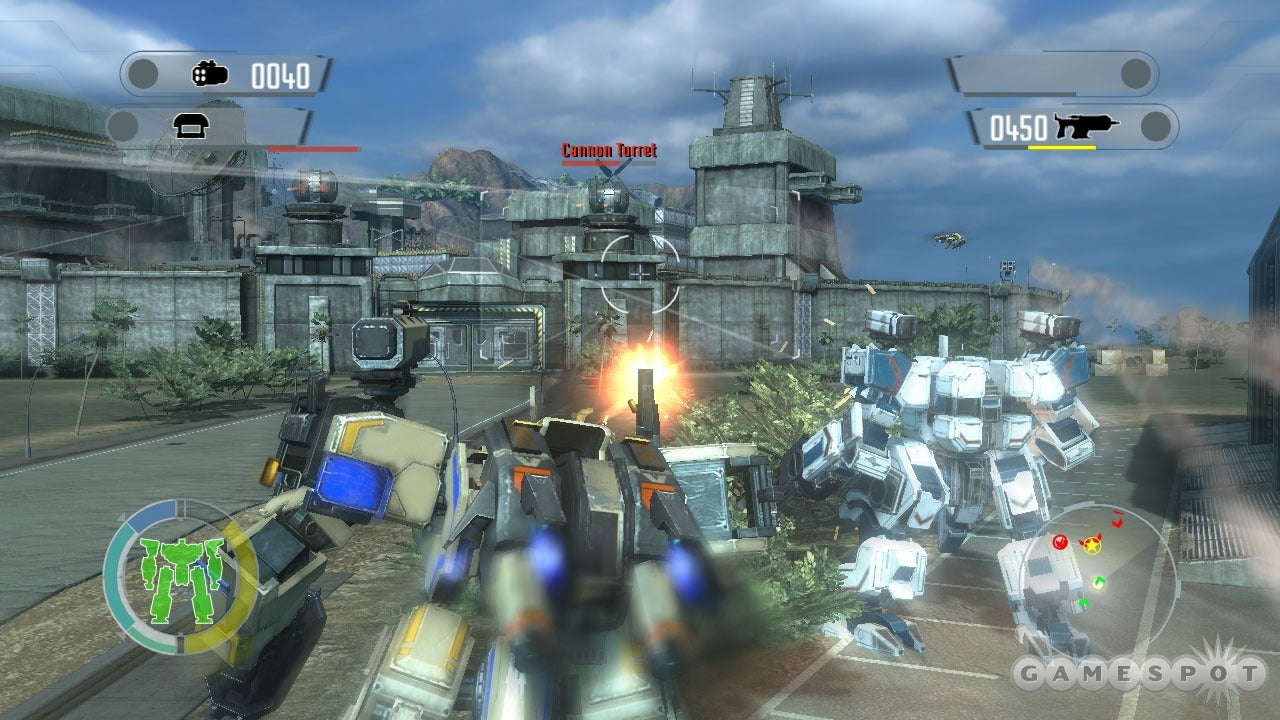Click the empty upper-right weapon slot

1052,74
